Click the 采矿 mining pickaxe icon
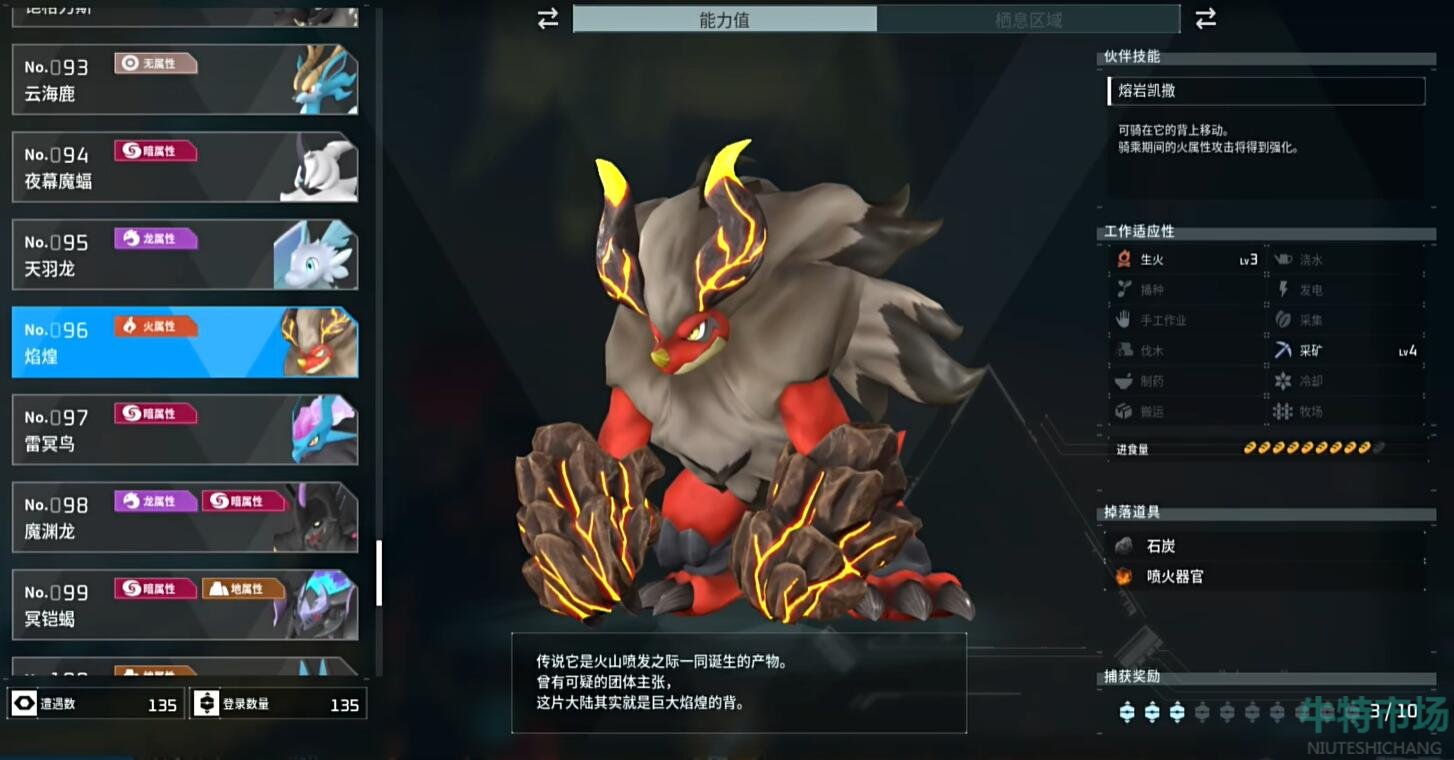 coord(1283,350)
